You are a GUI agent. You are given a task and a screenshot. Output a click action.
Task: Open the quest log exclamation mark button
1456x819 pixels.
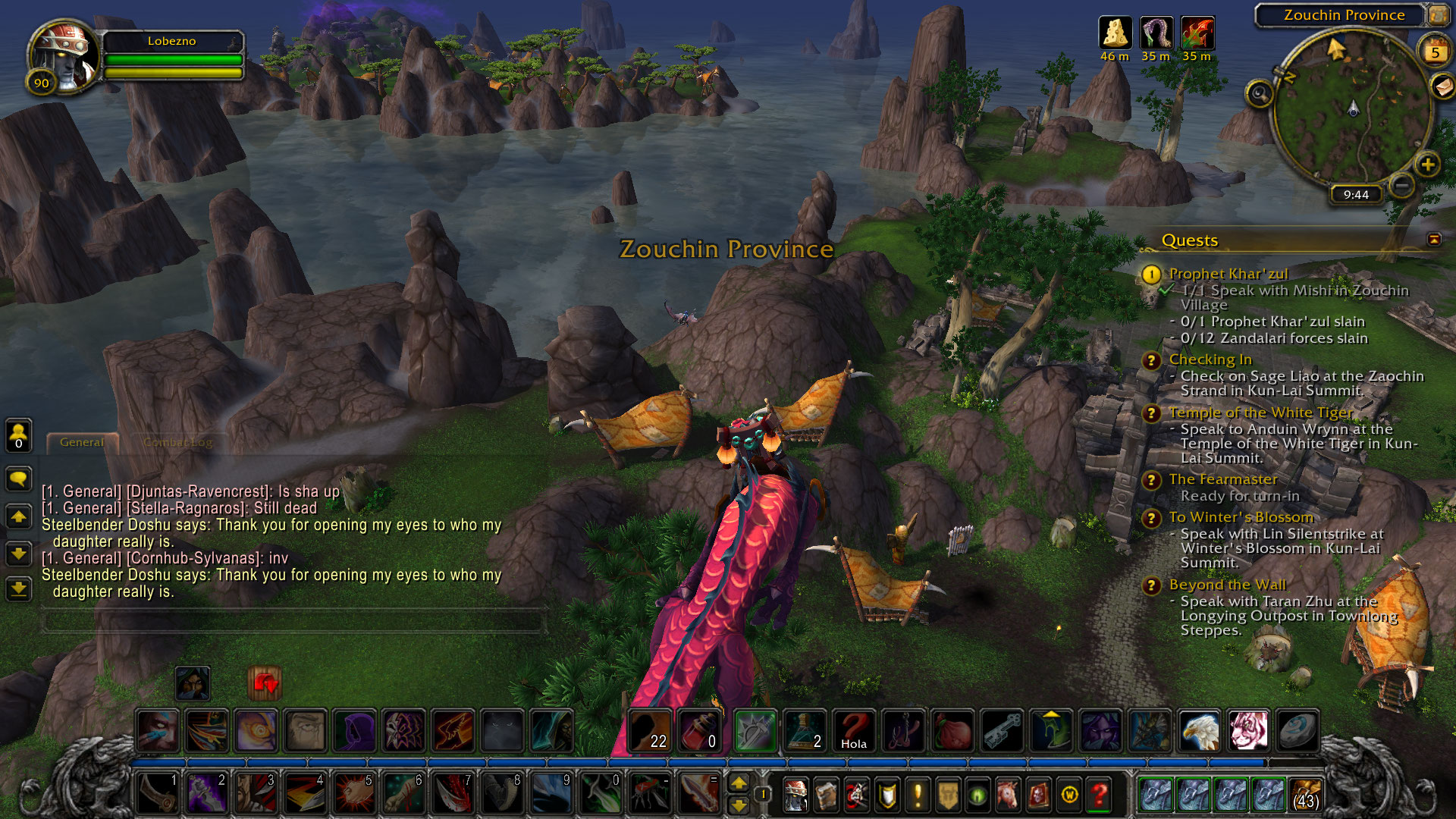918,795
